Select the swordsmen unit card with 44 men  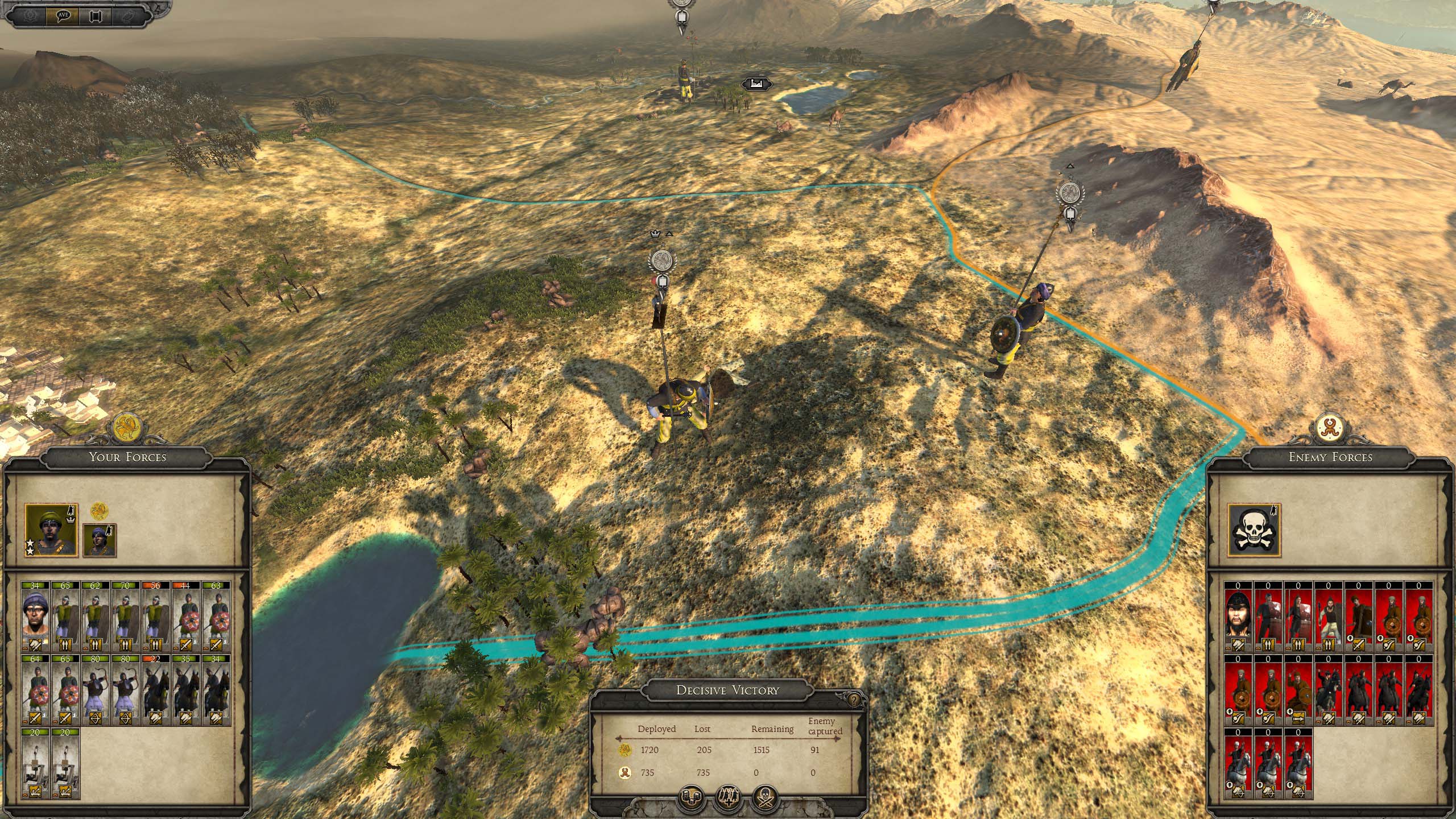pos(186,617)
